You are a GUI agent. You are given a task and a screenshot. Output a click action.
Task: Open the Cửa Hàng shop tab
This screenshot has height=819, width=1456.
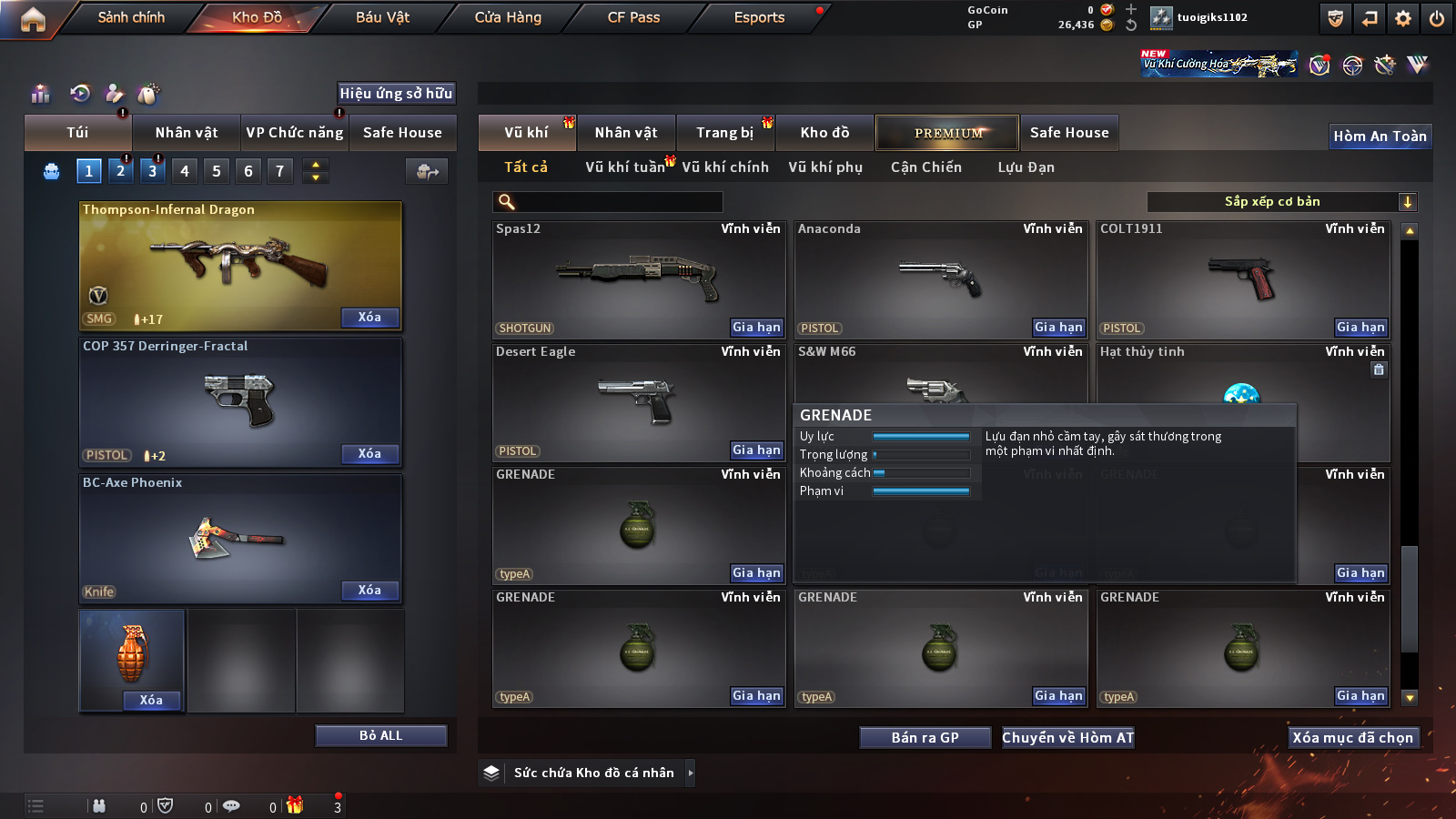tap(508, 17)
